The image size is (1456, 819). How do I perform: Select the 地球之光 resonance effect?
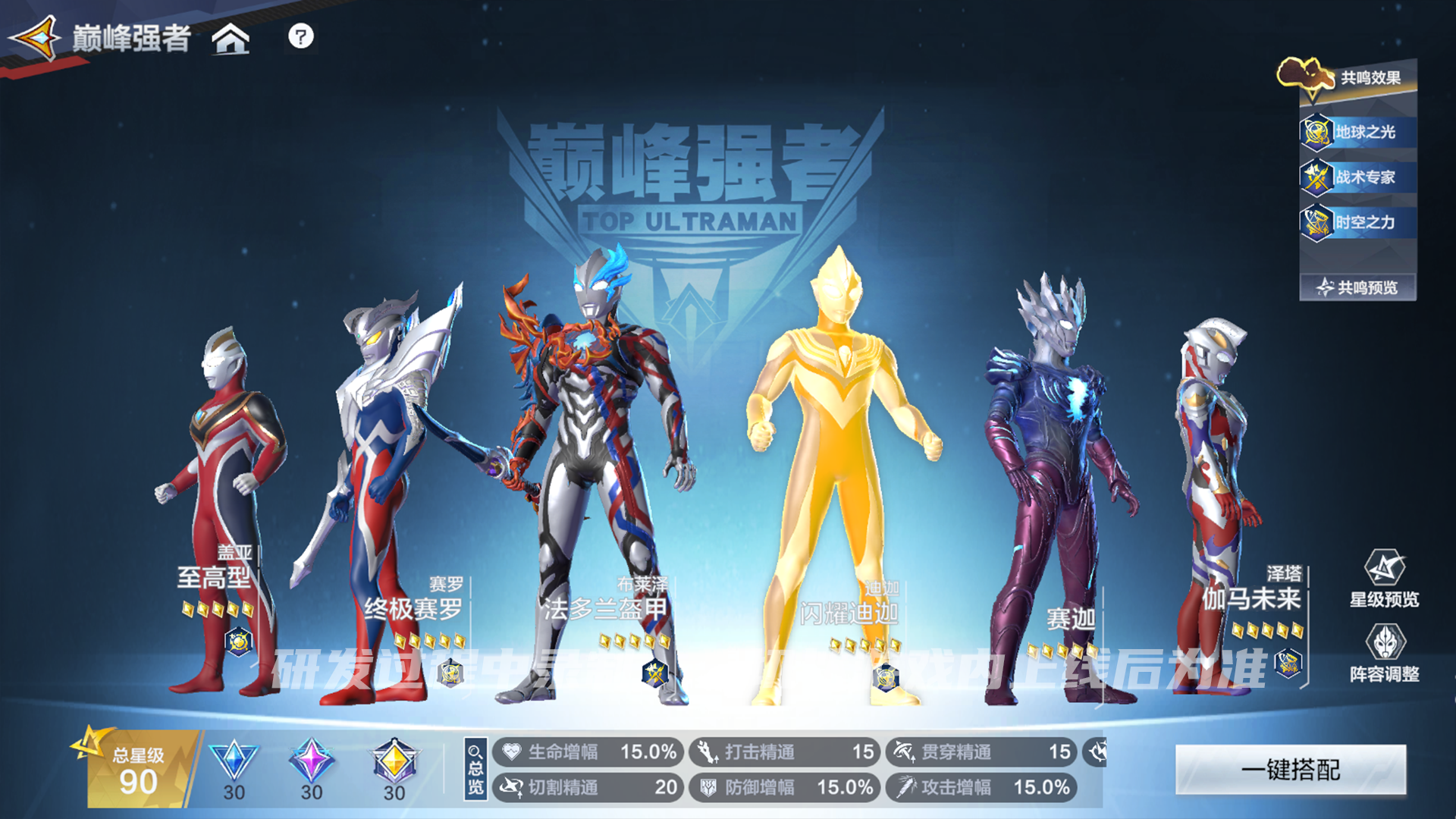(1357, 132)
